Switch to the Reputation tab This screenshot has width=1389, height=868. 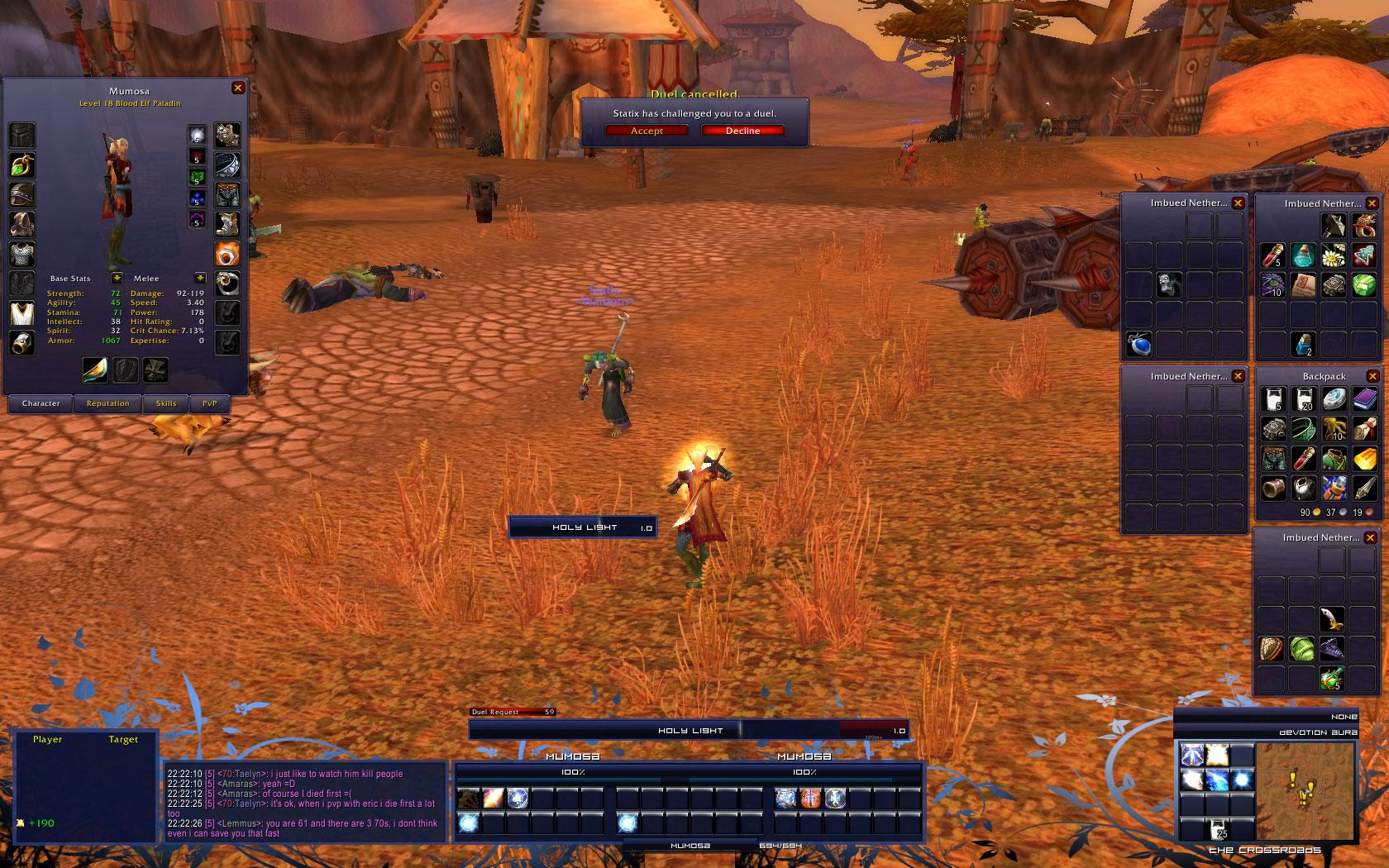point(108,403)
